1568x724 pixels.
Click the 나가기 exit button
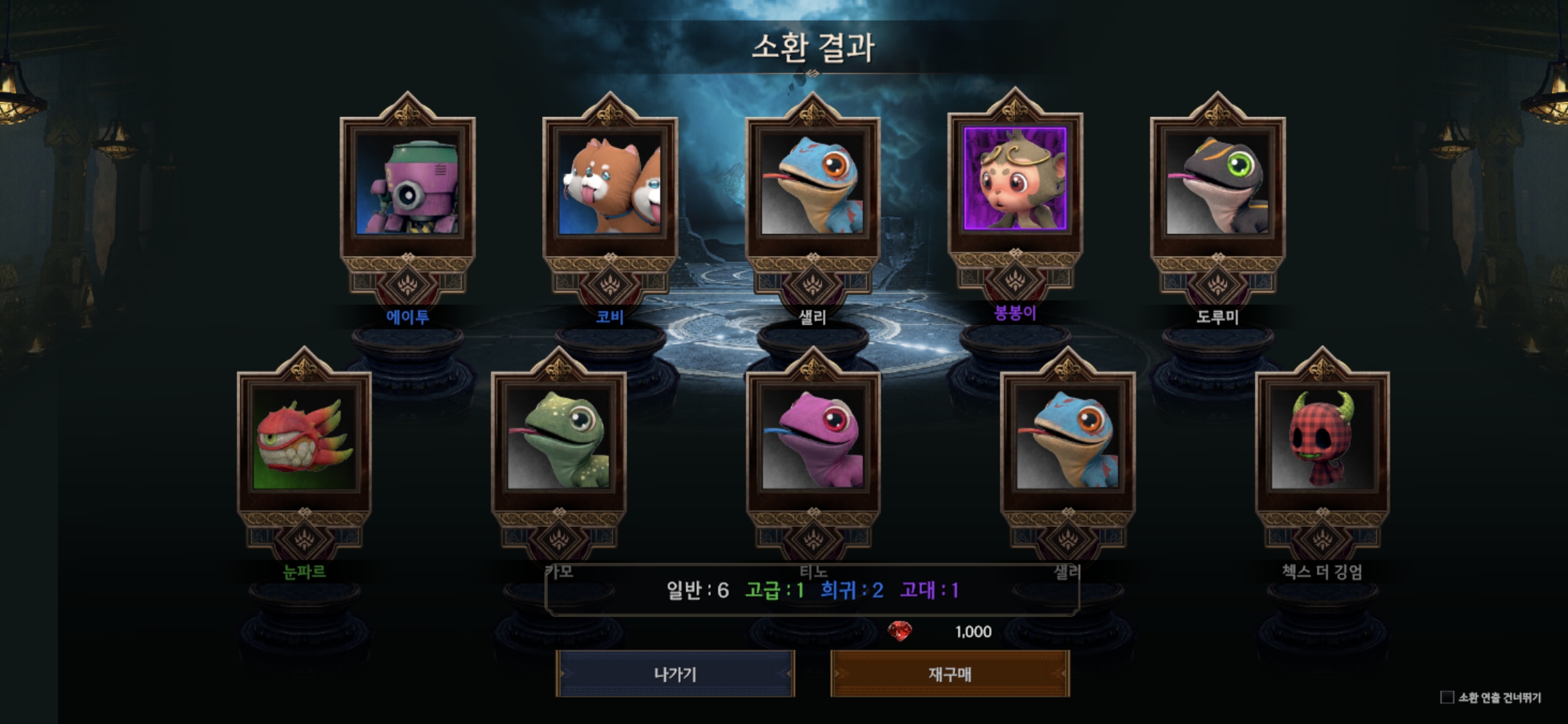675,674
